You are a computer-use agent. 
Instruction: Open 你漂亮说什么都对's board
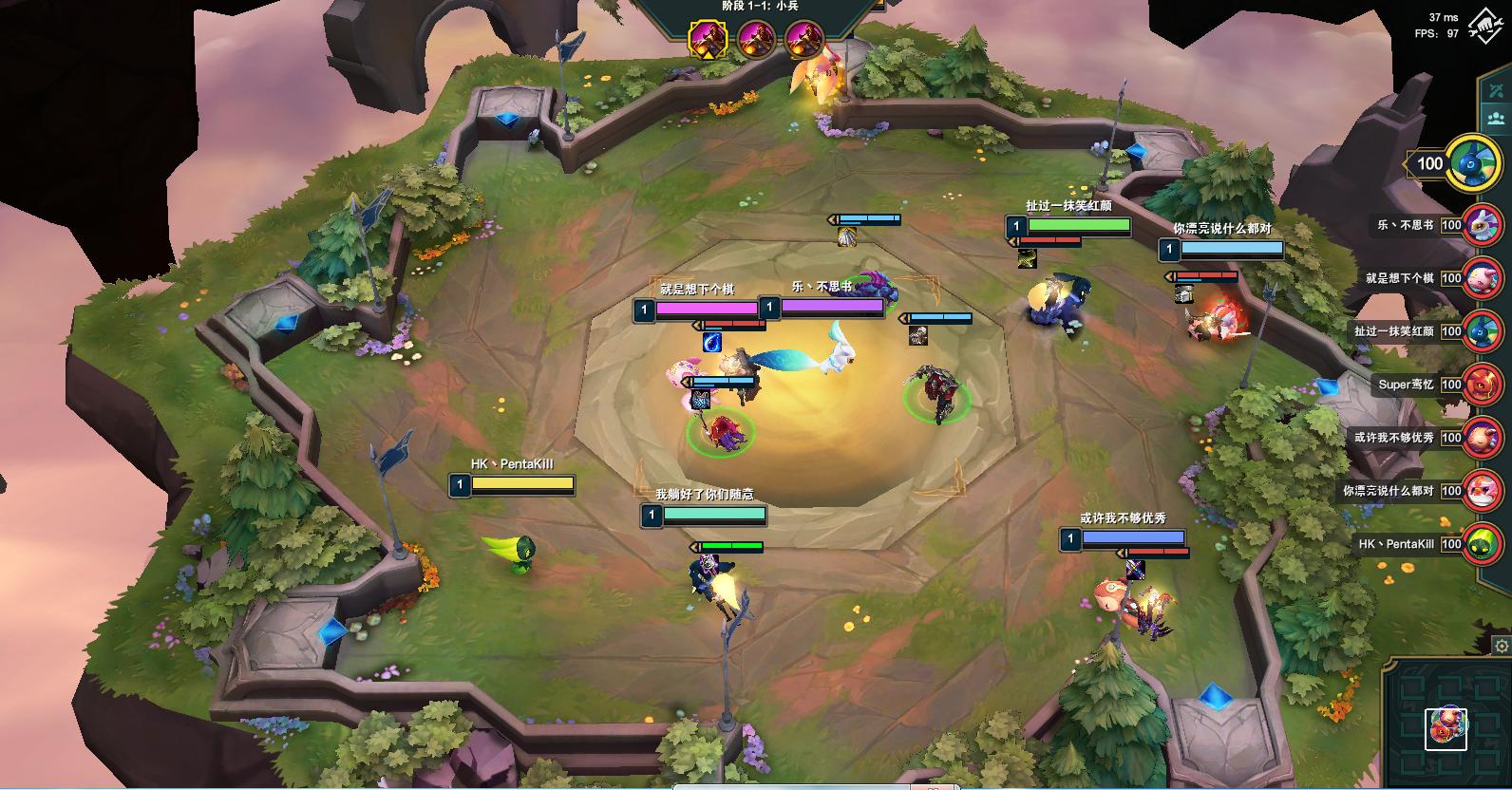(x=1482, y=492)
